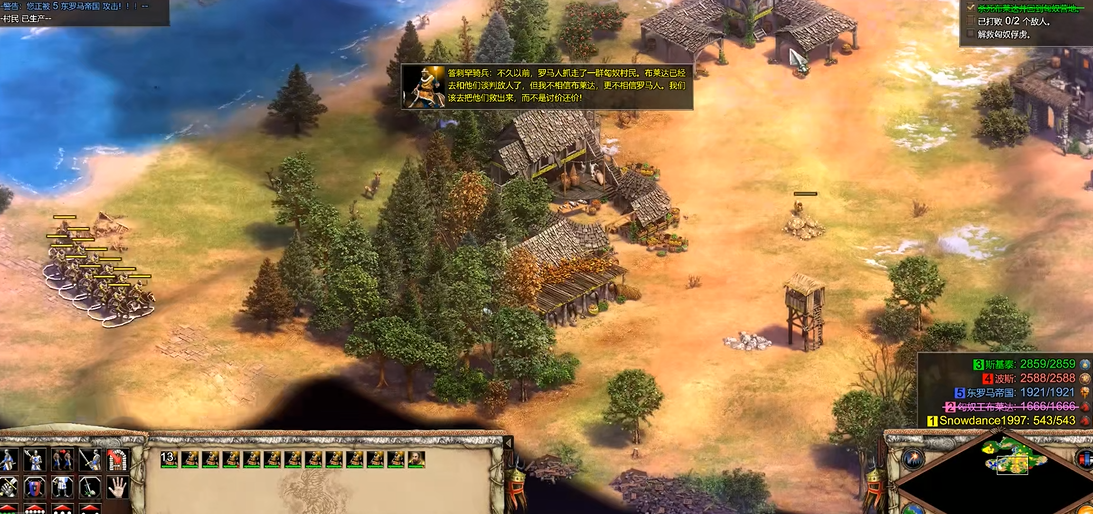Click the "已打败 0/2 个敌人" objective entry

(1012, 21)
